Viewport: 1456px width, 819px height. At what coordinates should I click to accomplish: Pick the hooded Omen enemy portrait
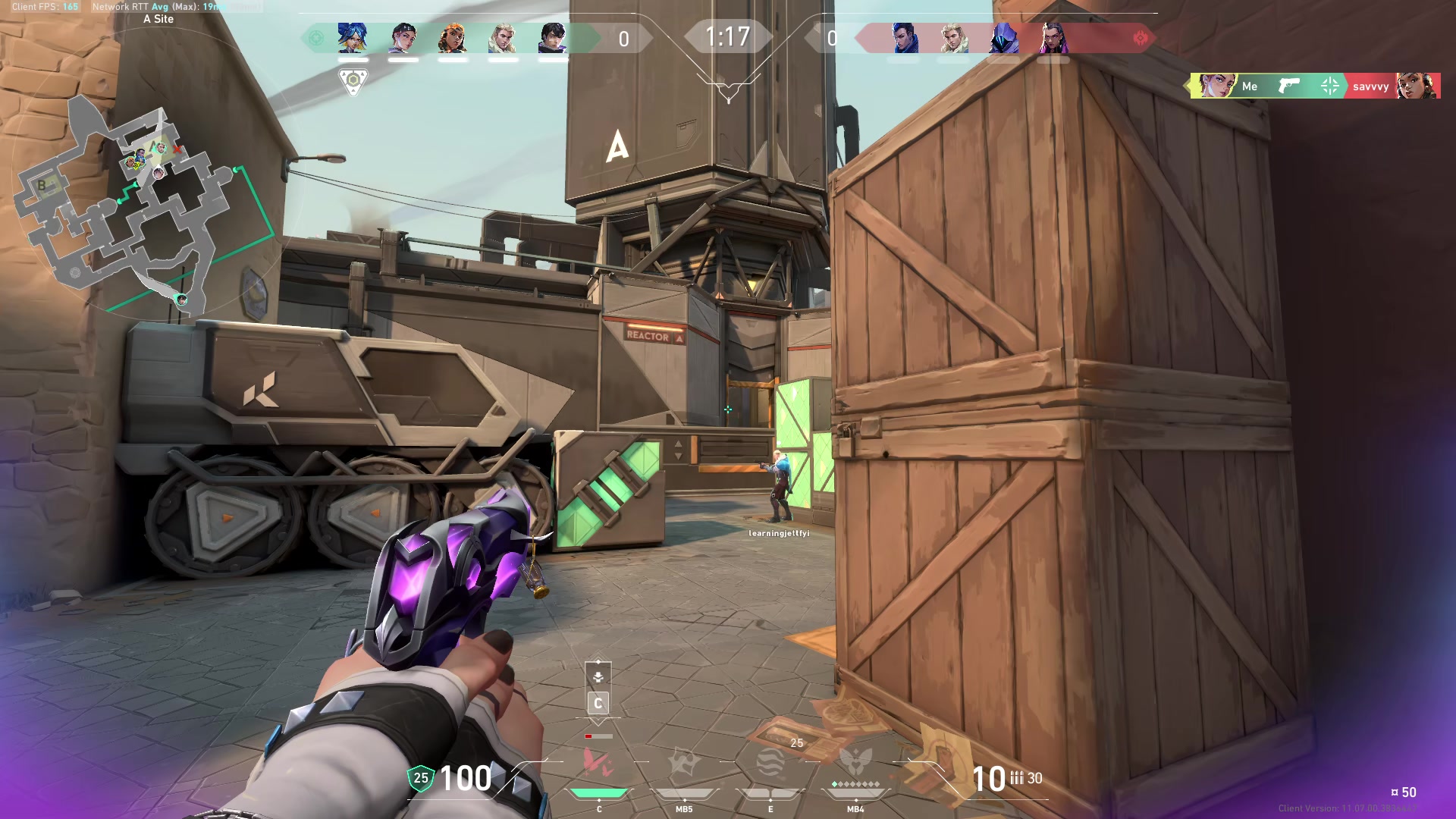pyautogui.click(x=1003, y=38)
